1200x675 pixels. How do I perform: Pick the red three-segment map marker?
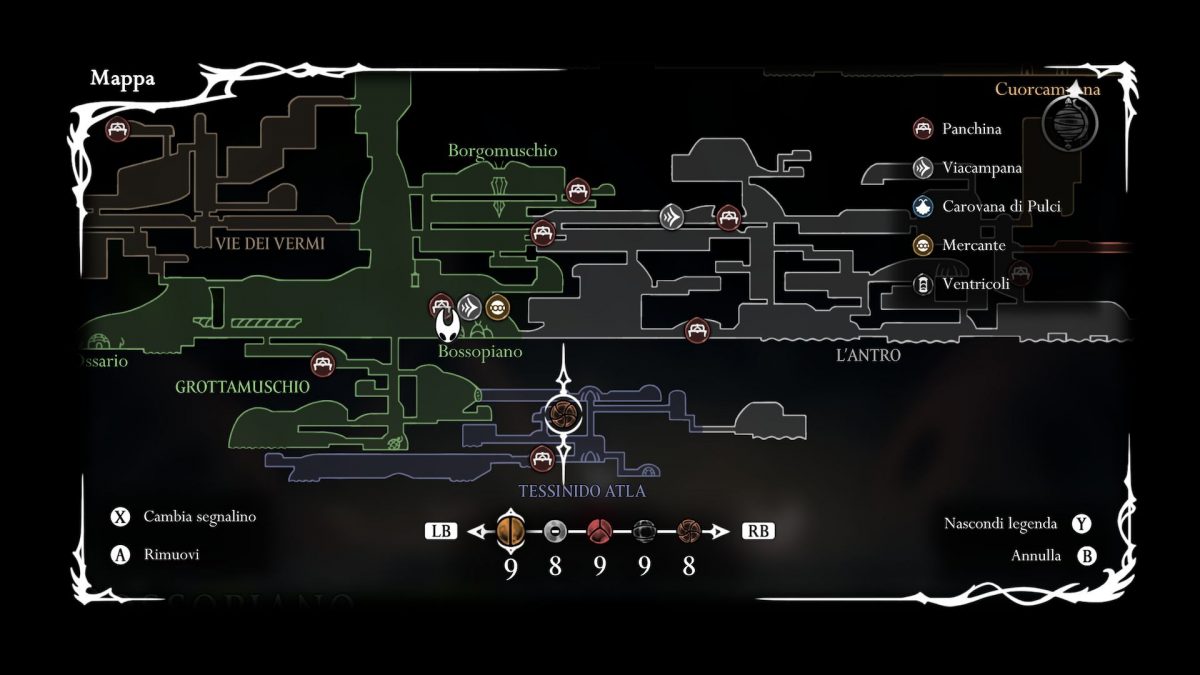click(x=599, y=531)
